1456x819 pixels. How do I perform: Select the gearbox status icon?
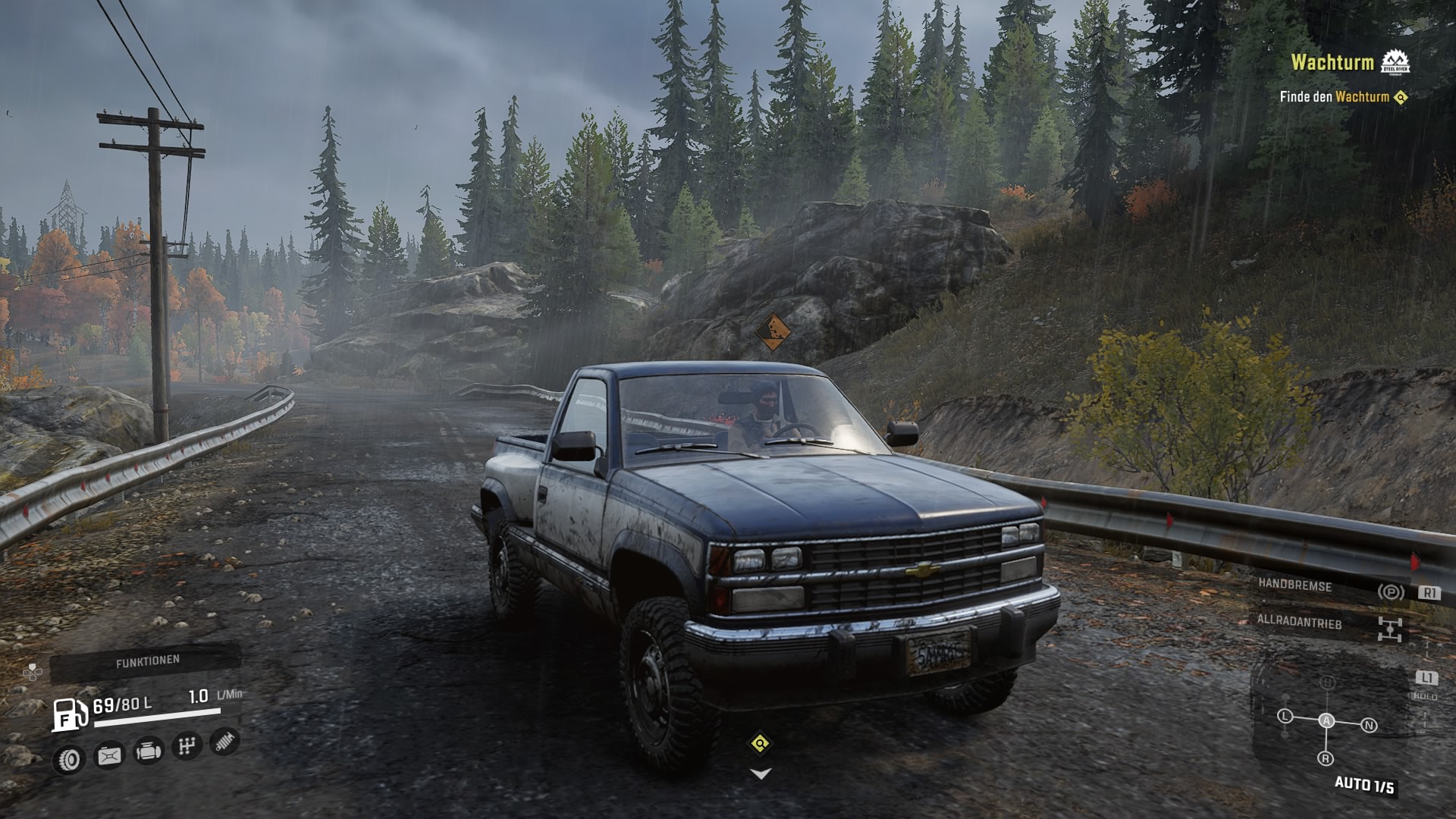[x=187, y=747]
